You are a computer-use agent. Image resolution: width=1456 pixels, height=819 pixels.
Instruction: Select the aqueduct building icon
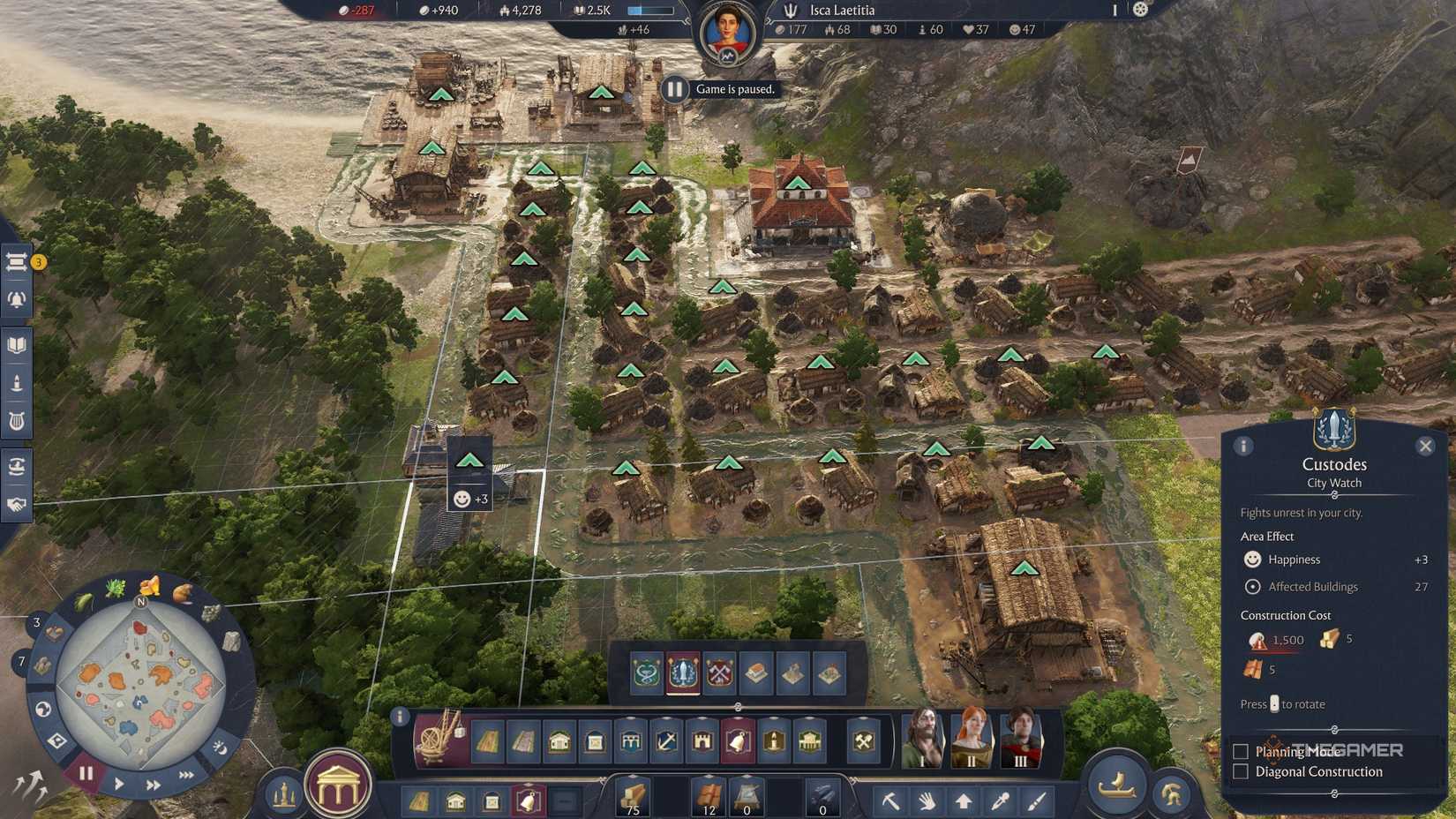629,742
